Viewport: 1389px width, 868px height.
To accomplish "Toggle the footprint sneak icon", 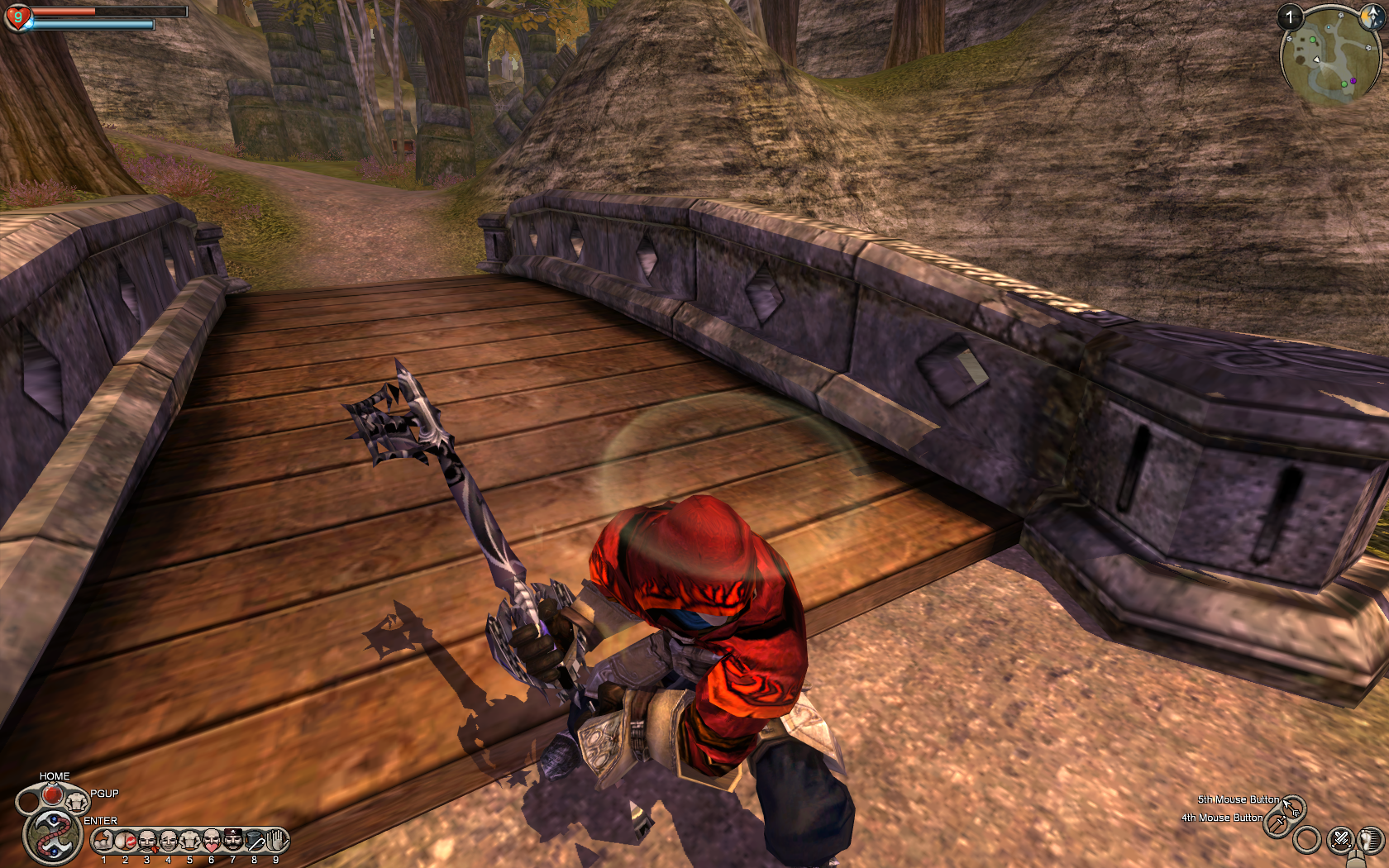I will (1371, 840).
